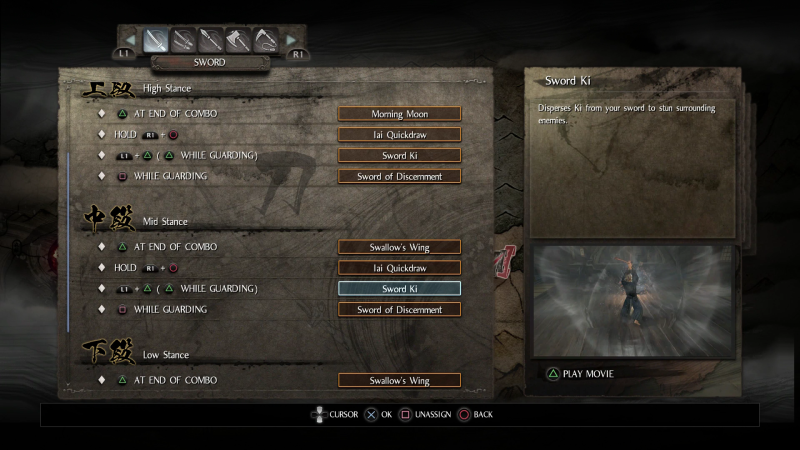The height and width of the screenshot is (450, 800).
Task: Select Morning Moon skill in High Stance
Action: pyautogui.click(x=400, y=114)
